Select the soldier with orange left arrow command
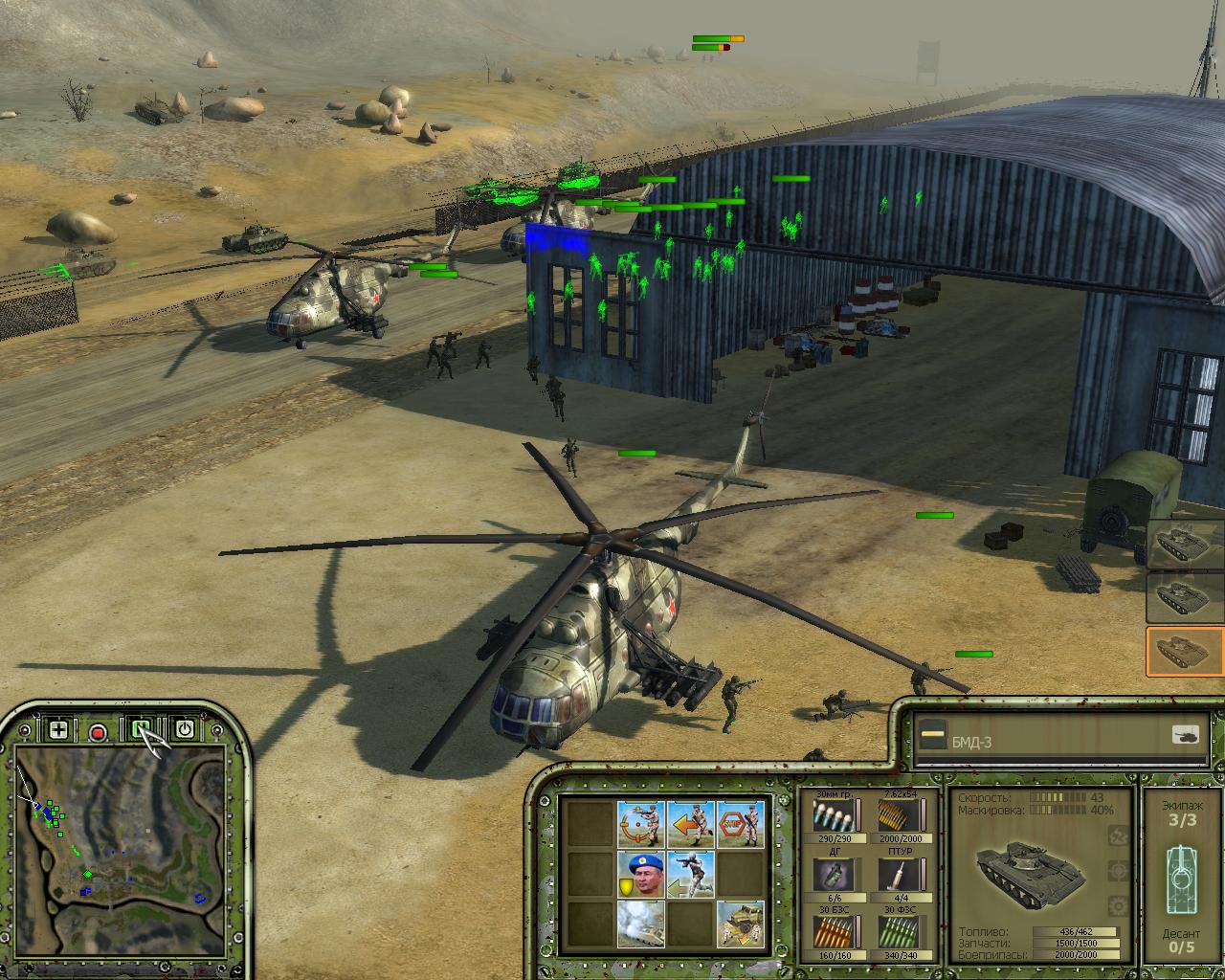 point(690,824)
